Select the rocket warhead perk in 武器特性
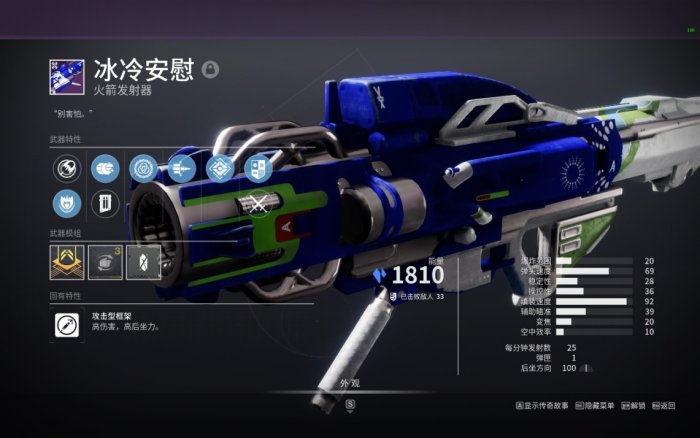This screenshot has height=438, width=700. [66, 167]
